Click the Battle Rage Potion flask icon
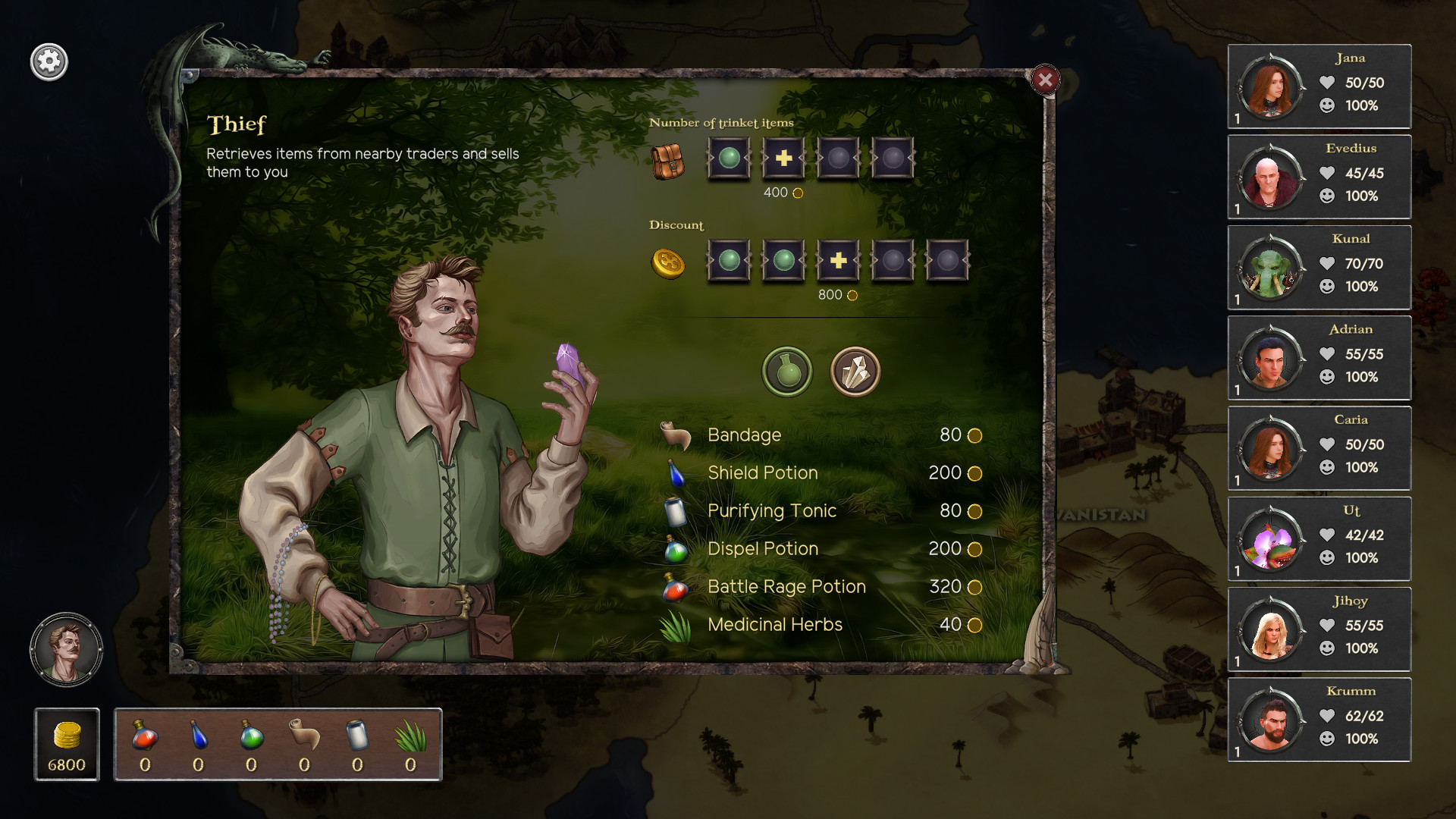This screenshot has height=819, width=1456. pos(677,588)
